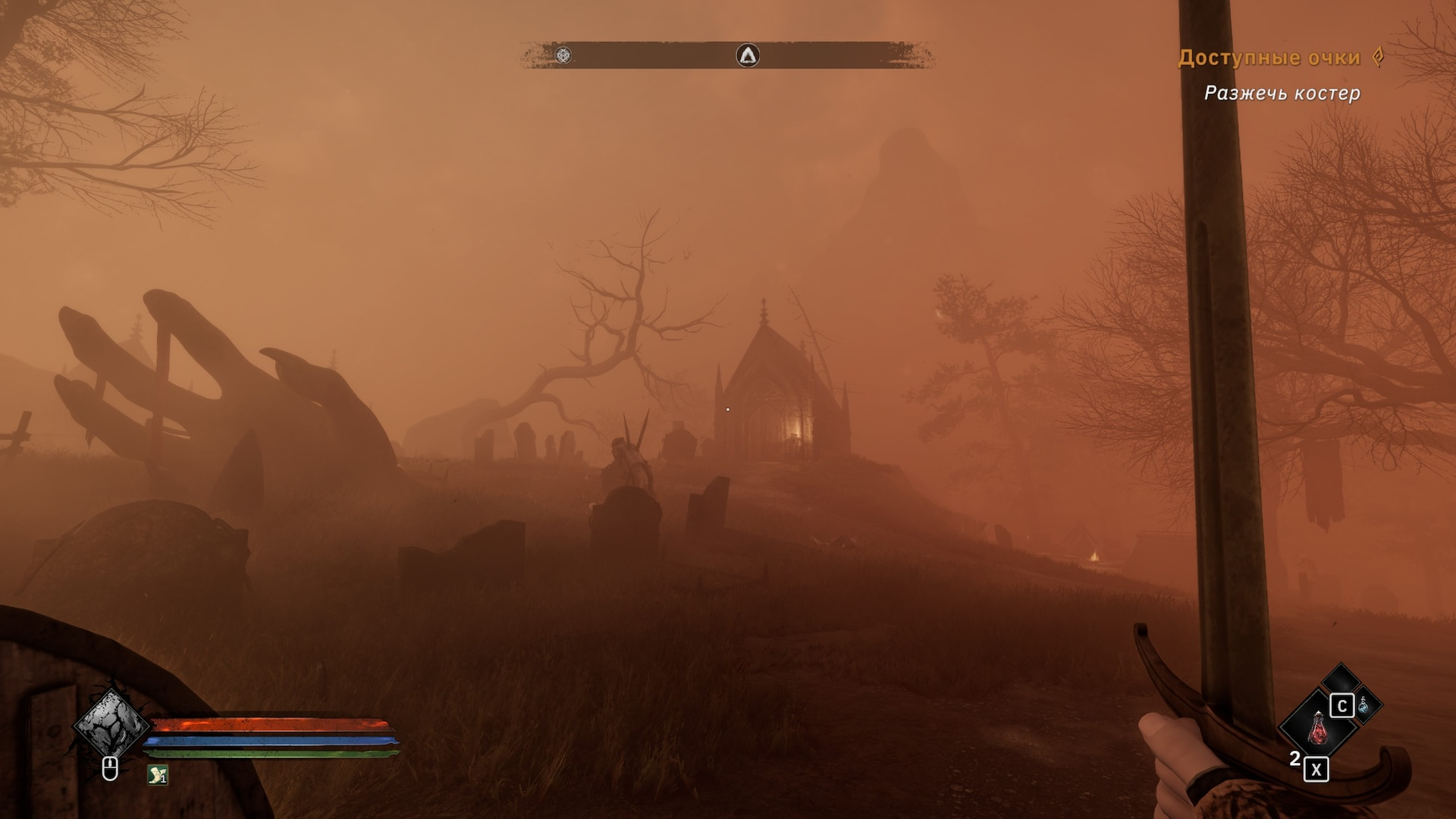The height and width of the screenshot is (819, 1456).
Task: Click the round emblem marker on the compass
Action: [x=563, y=55]
